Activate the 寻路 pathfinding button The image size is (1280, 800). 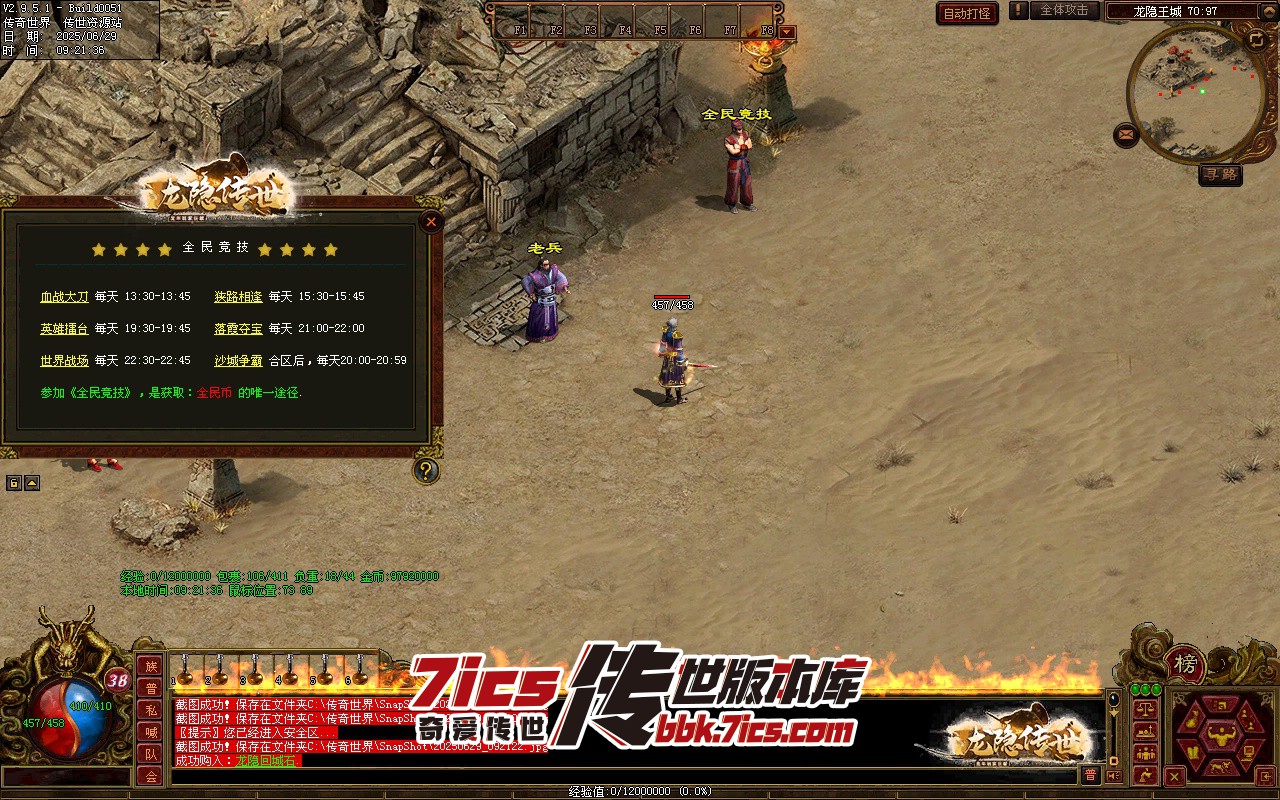point(1220,175)
